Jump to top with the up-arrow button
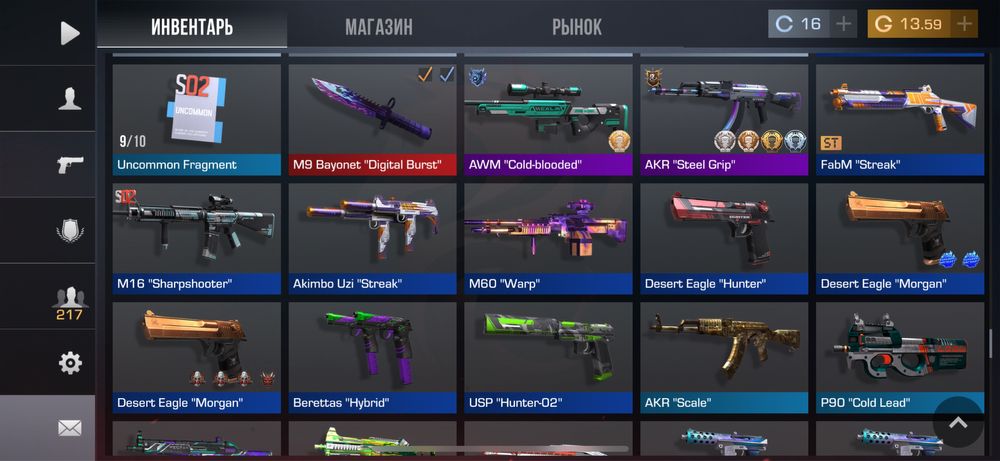The width and height of the screenshot is (1000, 461). [958, 423]
